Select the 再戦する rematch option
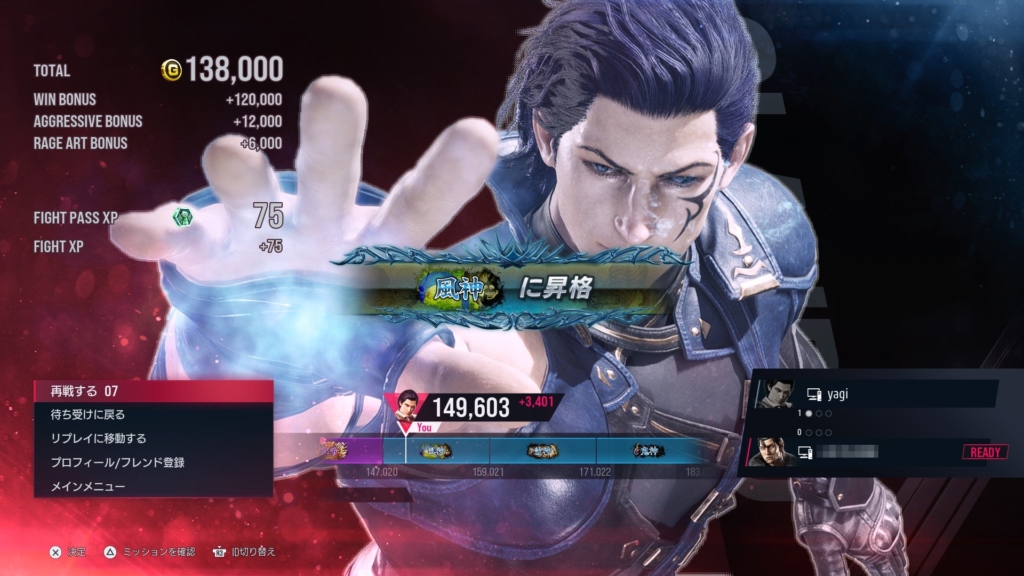This screenshot has width=1024, height=576. [x=152, y=390]
